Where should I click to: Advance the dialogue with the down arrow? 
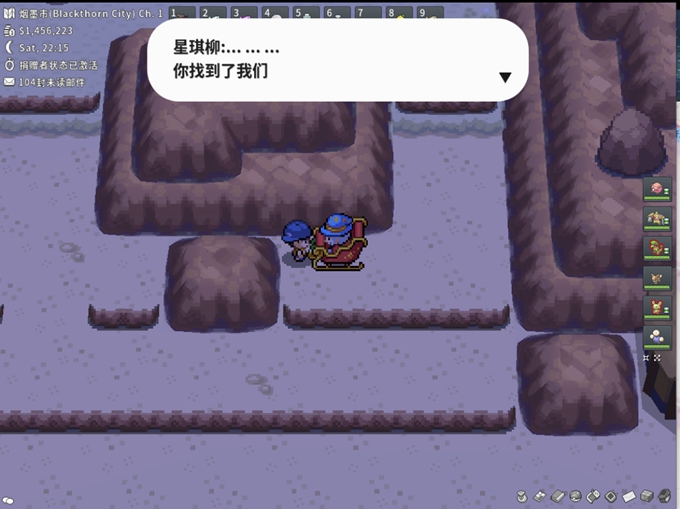505,78
